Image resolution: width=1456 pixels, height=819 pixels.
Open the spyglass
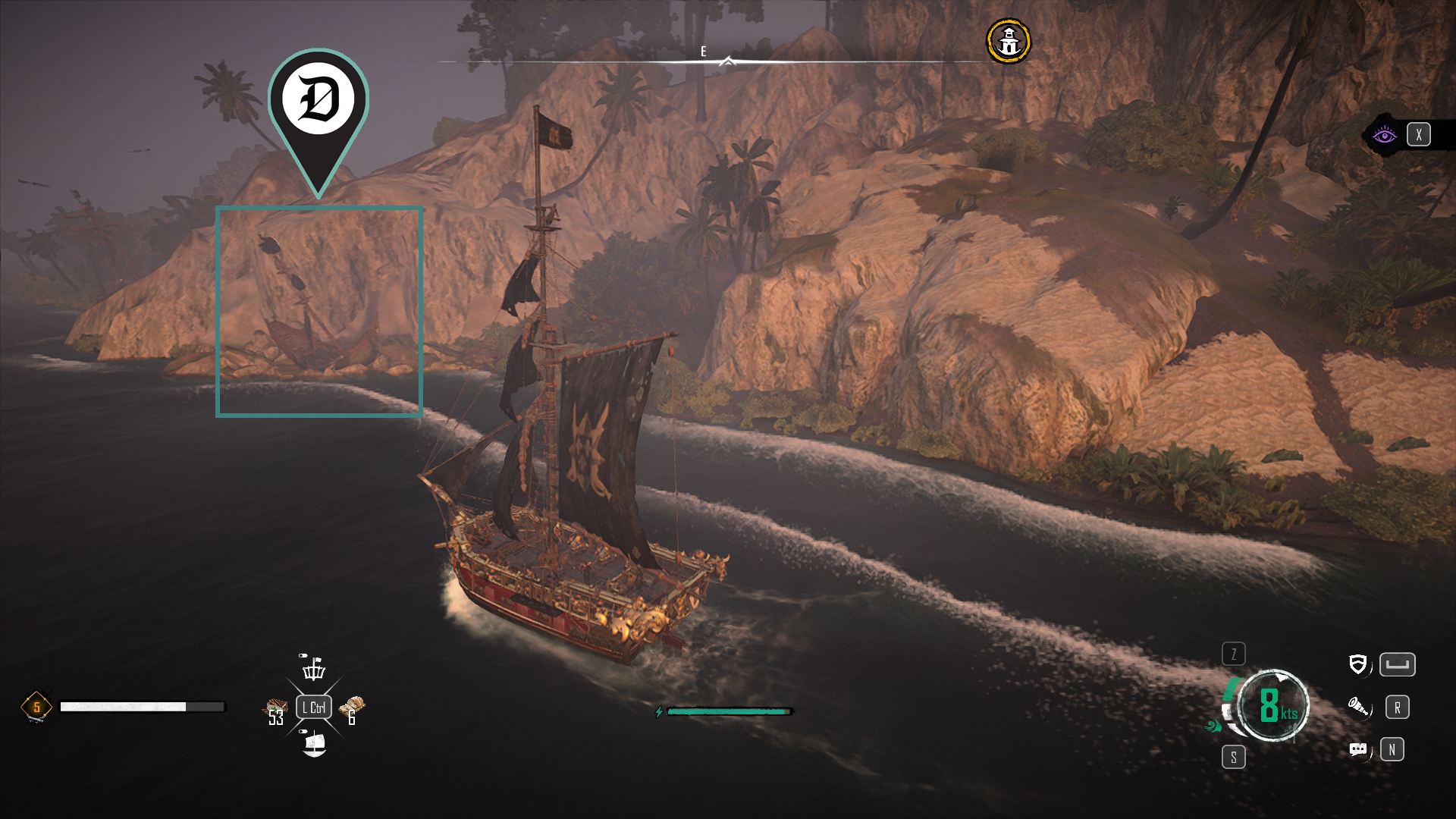1358,707
